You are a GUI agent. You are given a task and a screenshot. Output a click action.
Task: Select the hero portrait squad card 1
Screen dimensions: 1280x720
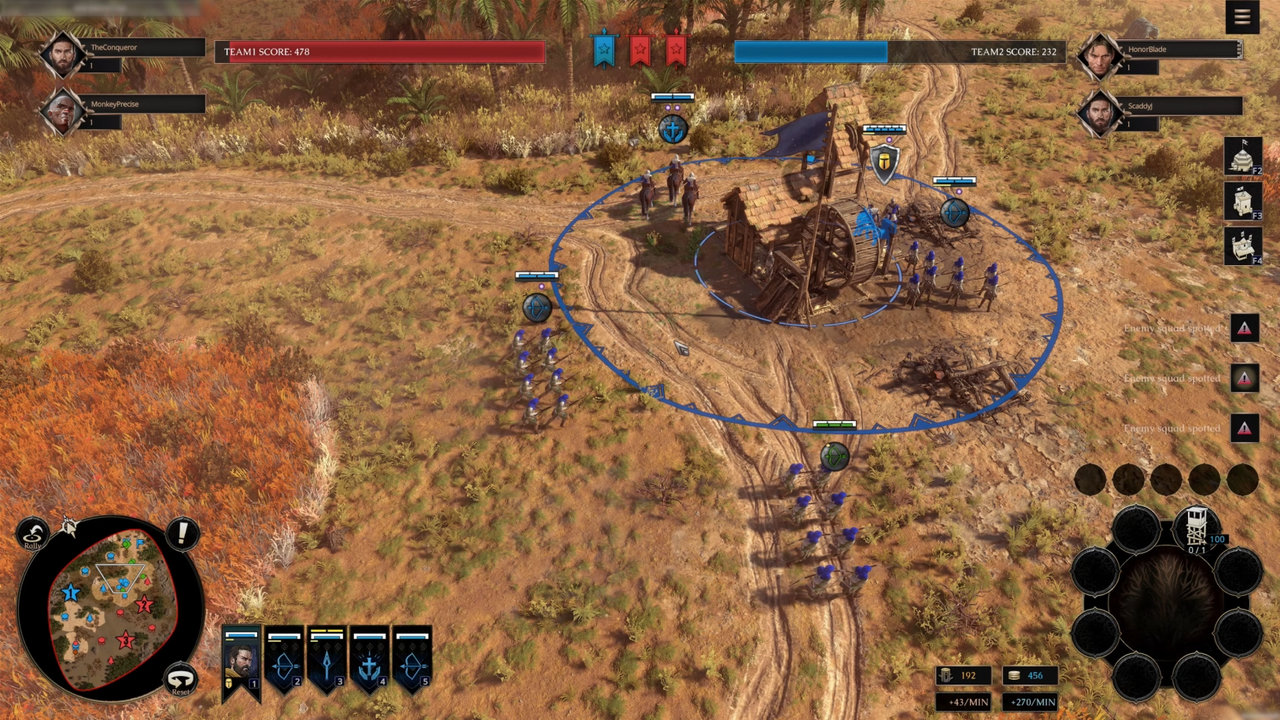tap(241, 661)
